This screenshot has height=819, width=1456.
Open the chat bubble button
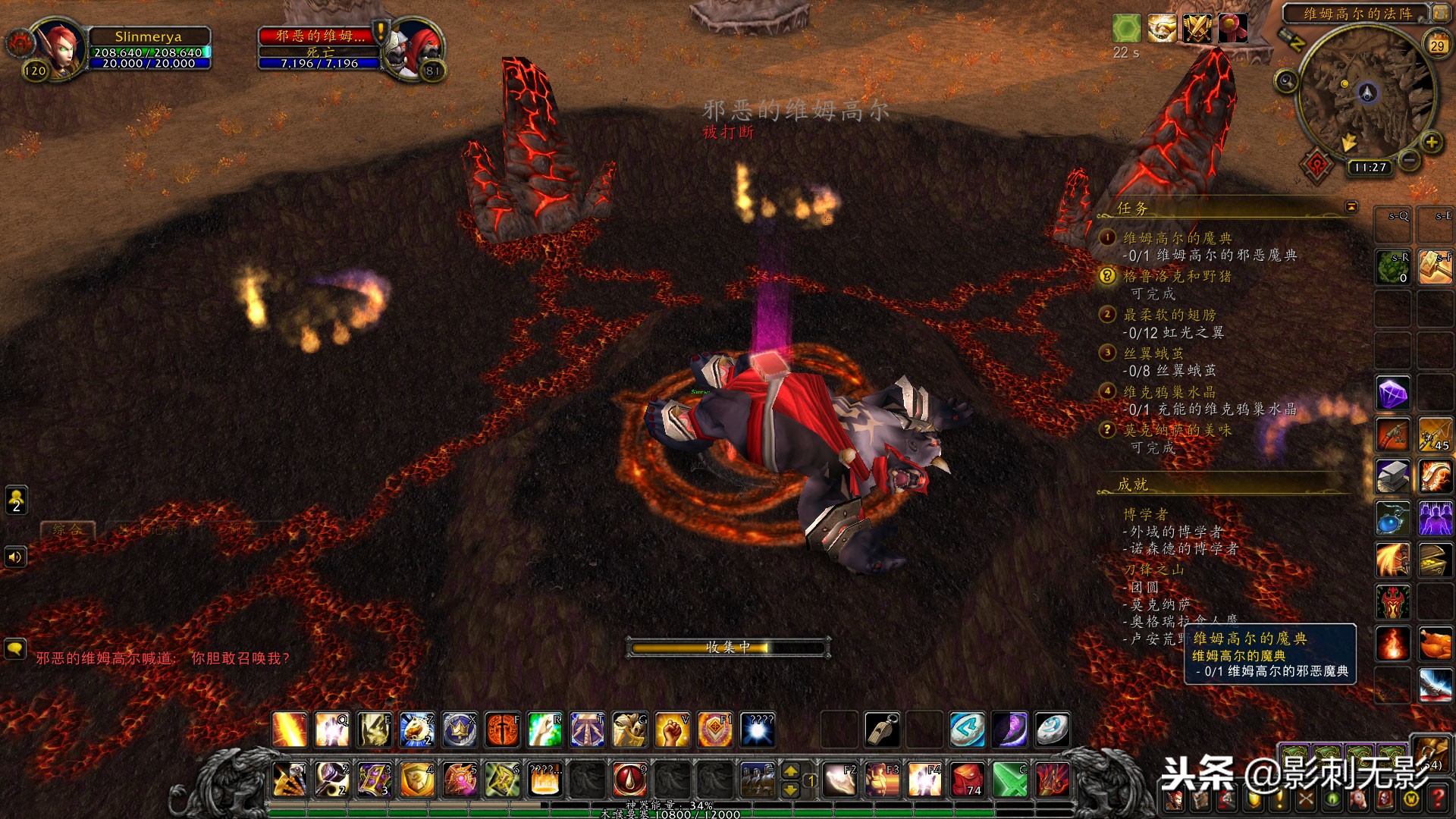[x=15, y=649]
